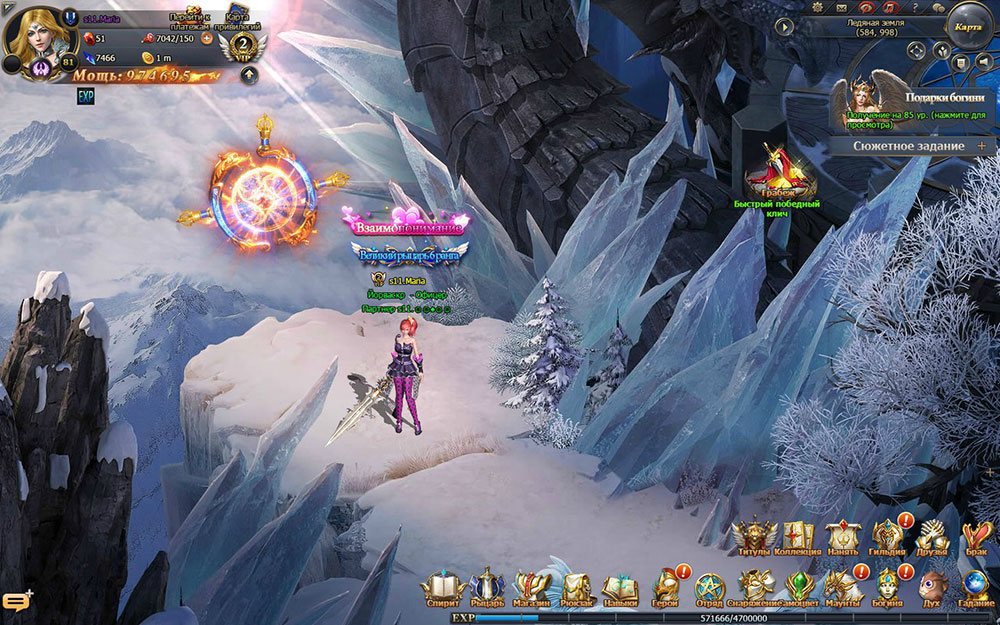
Task: Open the chat bubble in the corner
Action: [17, 603]
